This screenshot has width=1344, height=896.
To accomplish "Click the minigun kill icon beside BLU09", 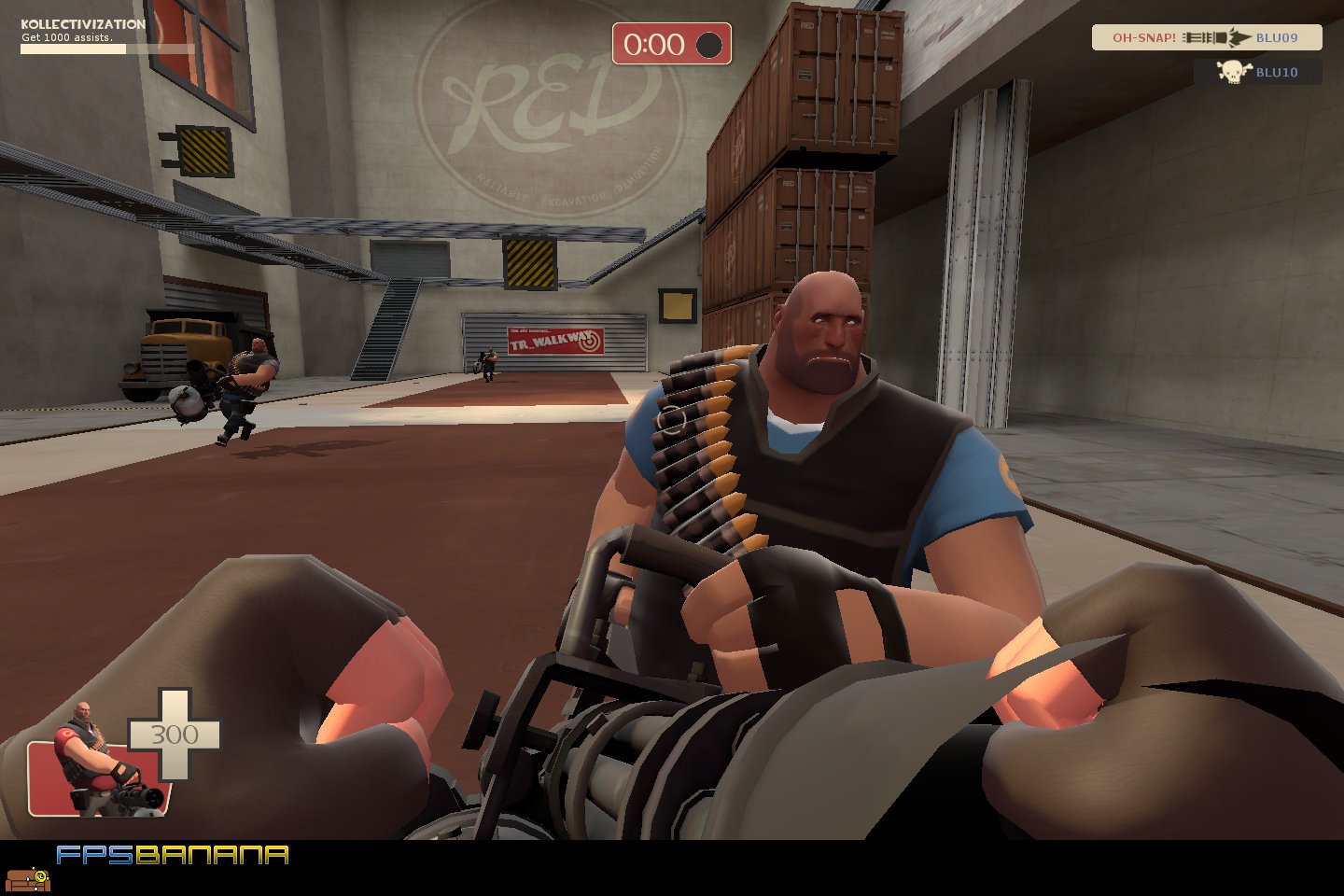I will point(1213,37).
